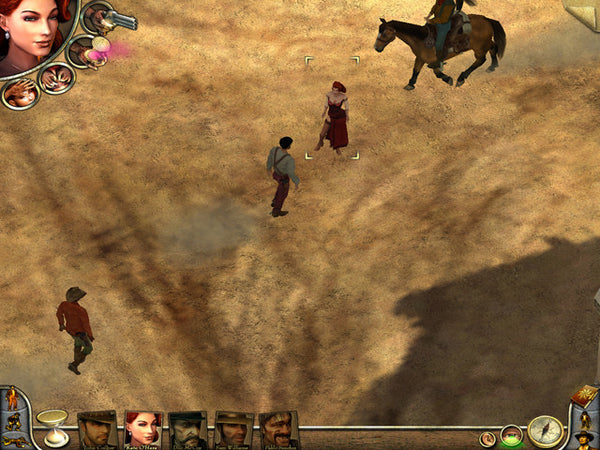Open the compass map control
The width and height of the screenshot is (600, 450).
pyautogui.click(x=545, y=432)
